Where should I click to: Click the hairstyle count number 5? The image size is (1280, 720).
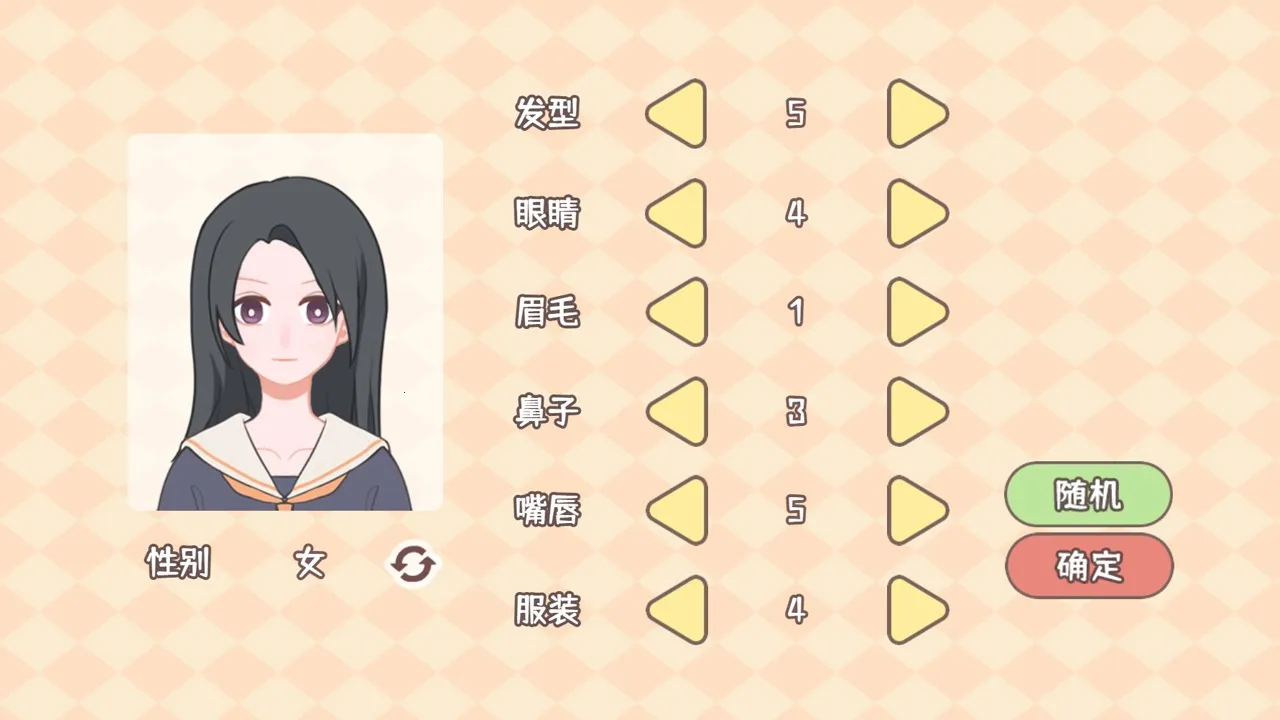tap(796, 114)
